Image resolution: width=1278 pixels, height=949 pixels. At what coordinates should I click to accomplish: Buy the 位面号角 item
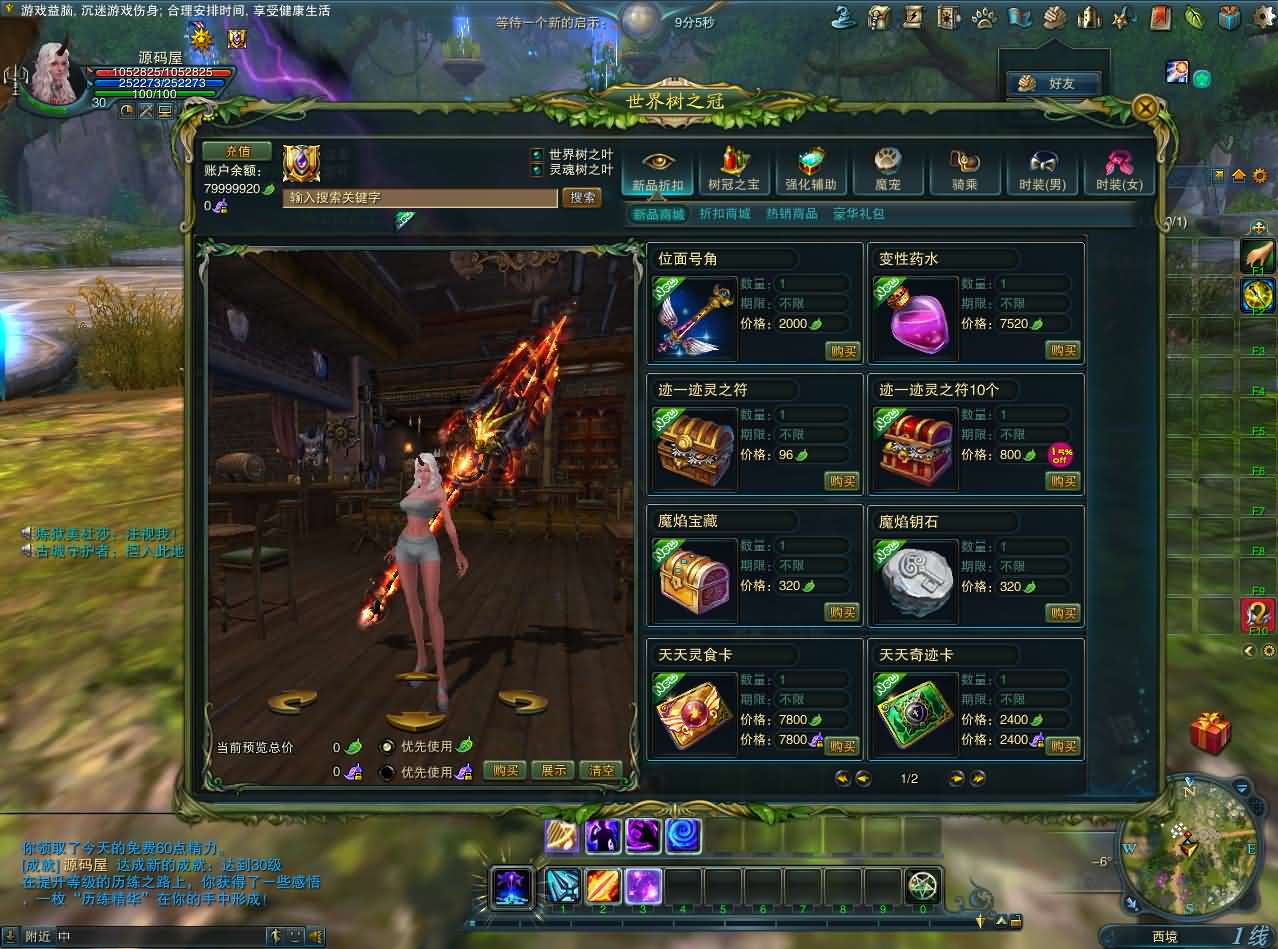(842, 351)
